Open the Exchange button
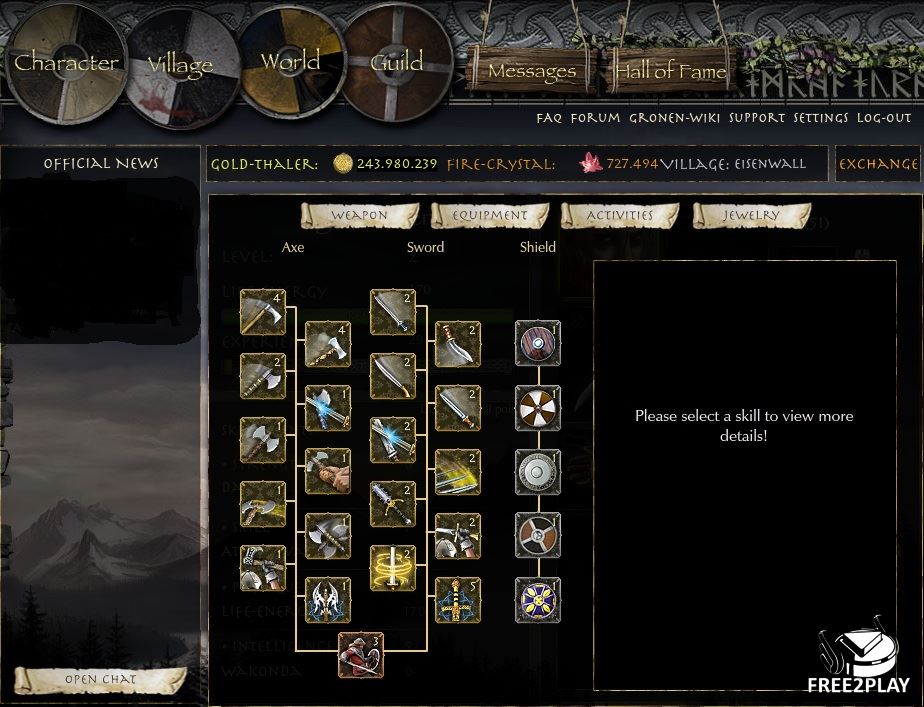The image size is (924, 707). coord(878,164)
